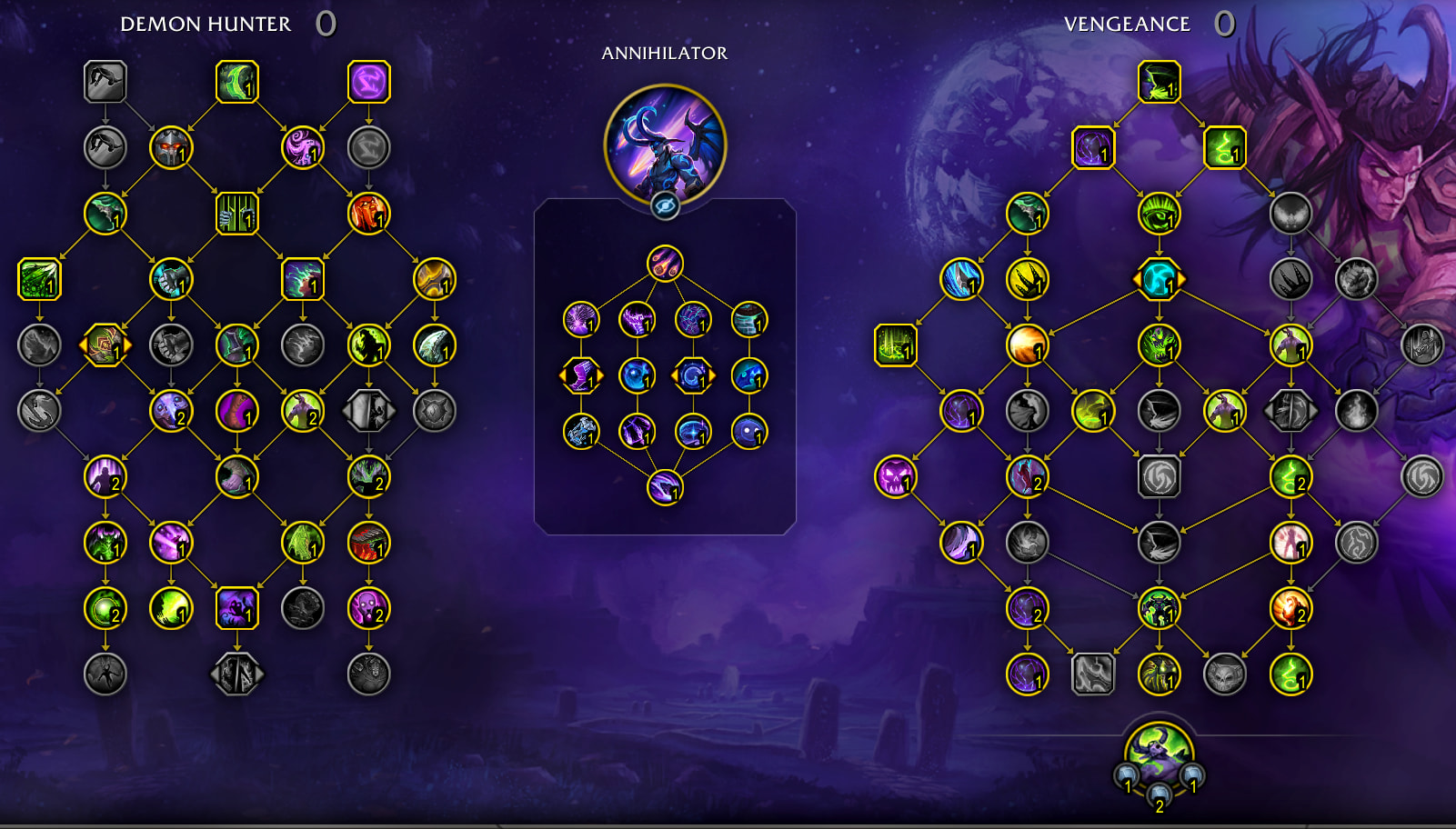1456x829 pixels.
Task: Choose the purple boot choice node
Action: coord(581,375)
